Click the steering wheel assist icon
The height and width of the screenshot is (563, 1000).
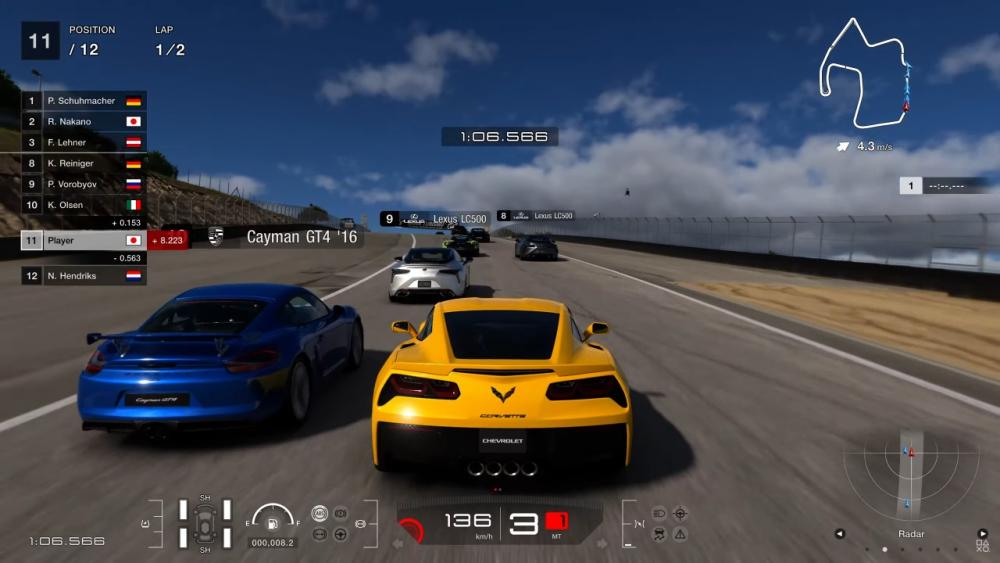click(340, 534)
